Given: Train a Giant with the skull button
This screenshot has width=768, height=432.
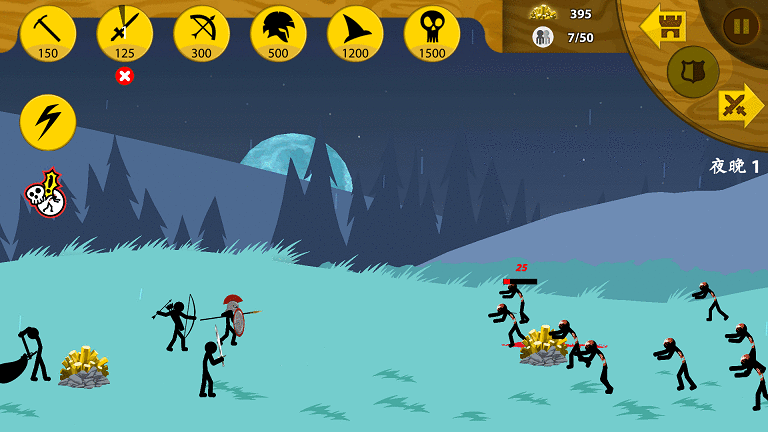Looking at the screenshot, I should tap(432, 32).
